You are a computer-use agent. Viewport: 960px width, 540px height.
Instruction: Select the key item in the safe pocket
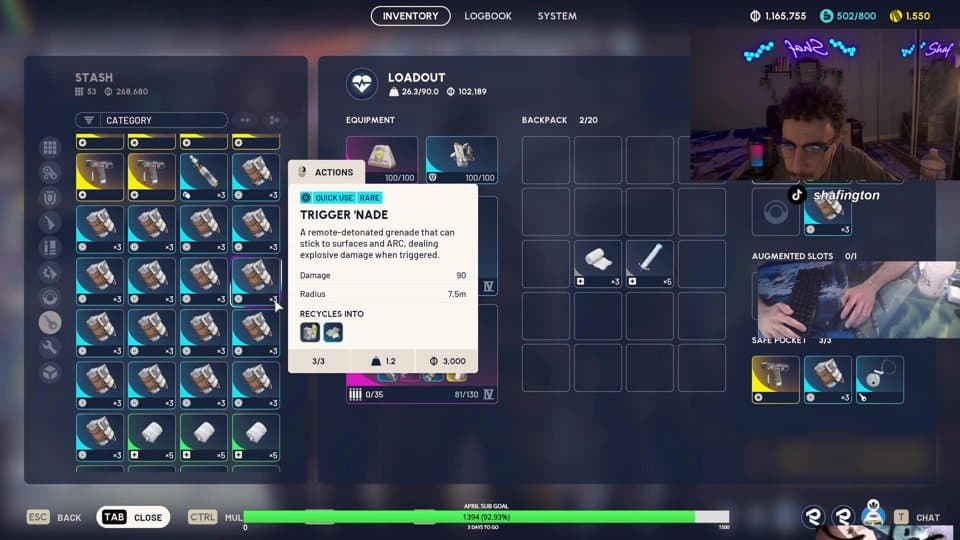[880, 380]
